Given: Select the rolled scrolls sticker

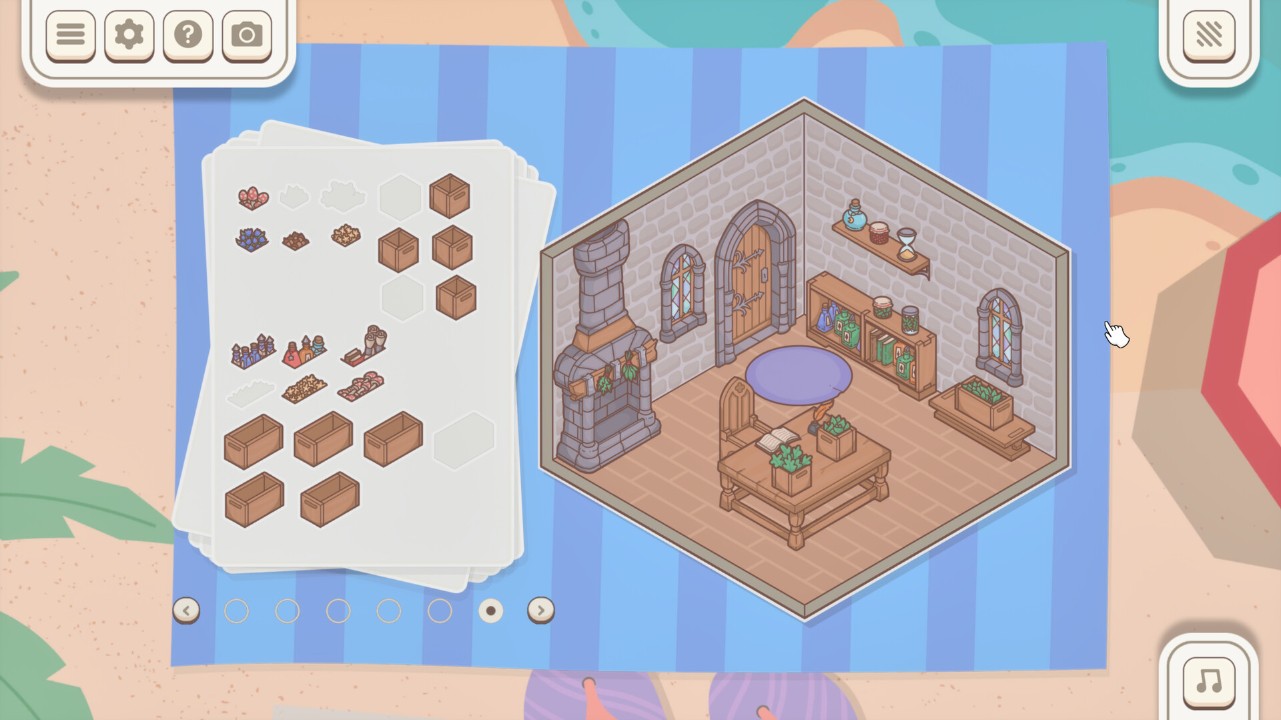Looking at the screenshot, I should coord(365,345).
